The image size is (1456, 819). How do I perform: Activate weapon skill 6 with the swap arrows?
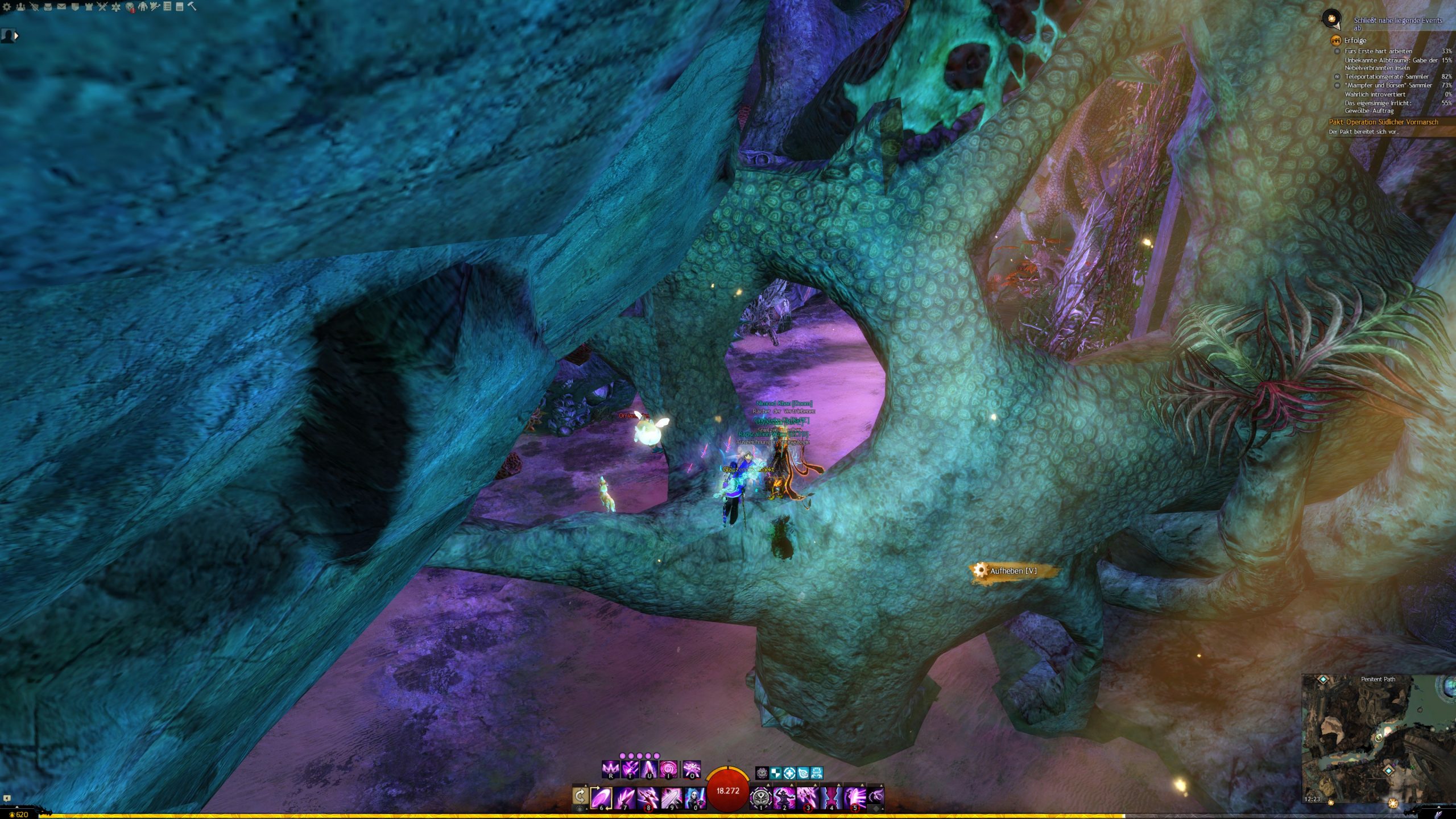click(x=601, y=797)
